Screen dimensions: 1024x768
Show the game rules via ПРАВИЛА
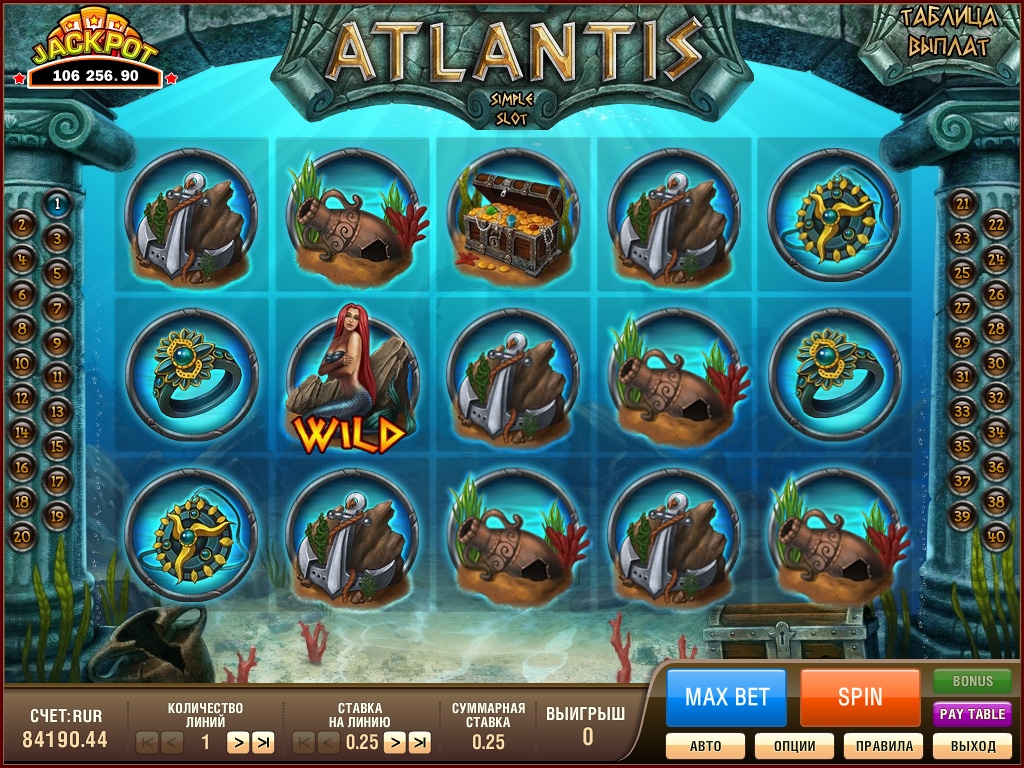[883, 746]
